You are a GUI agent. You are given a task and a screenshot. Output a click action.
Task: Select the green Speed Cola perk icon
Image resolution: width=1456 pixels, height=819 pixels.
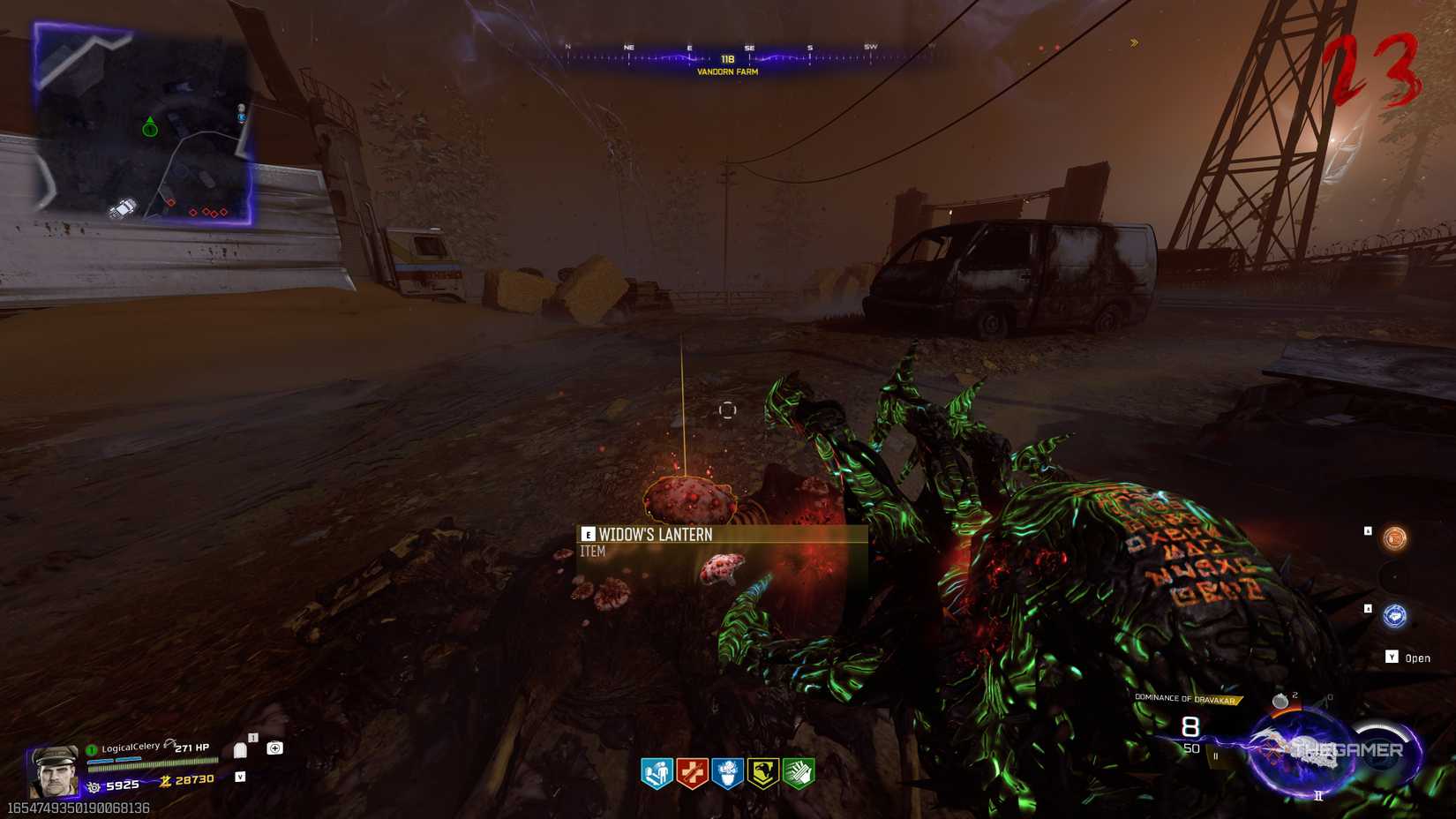(800, 768)
